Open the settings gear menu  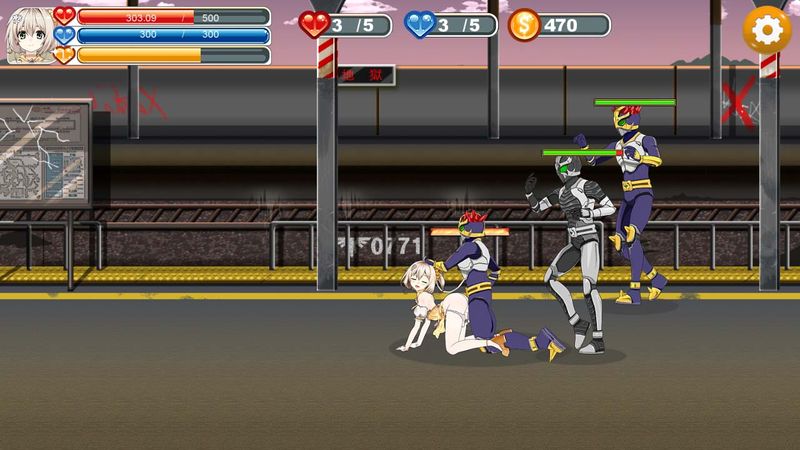(766, 30)
